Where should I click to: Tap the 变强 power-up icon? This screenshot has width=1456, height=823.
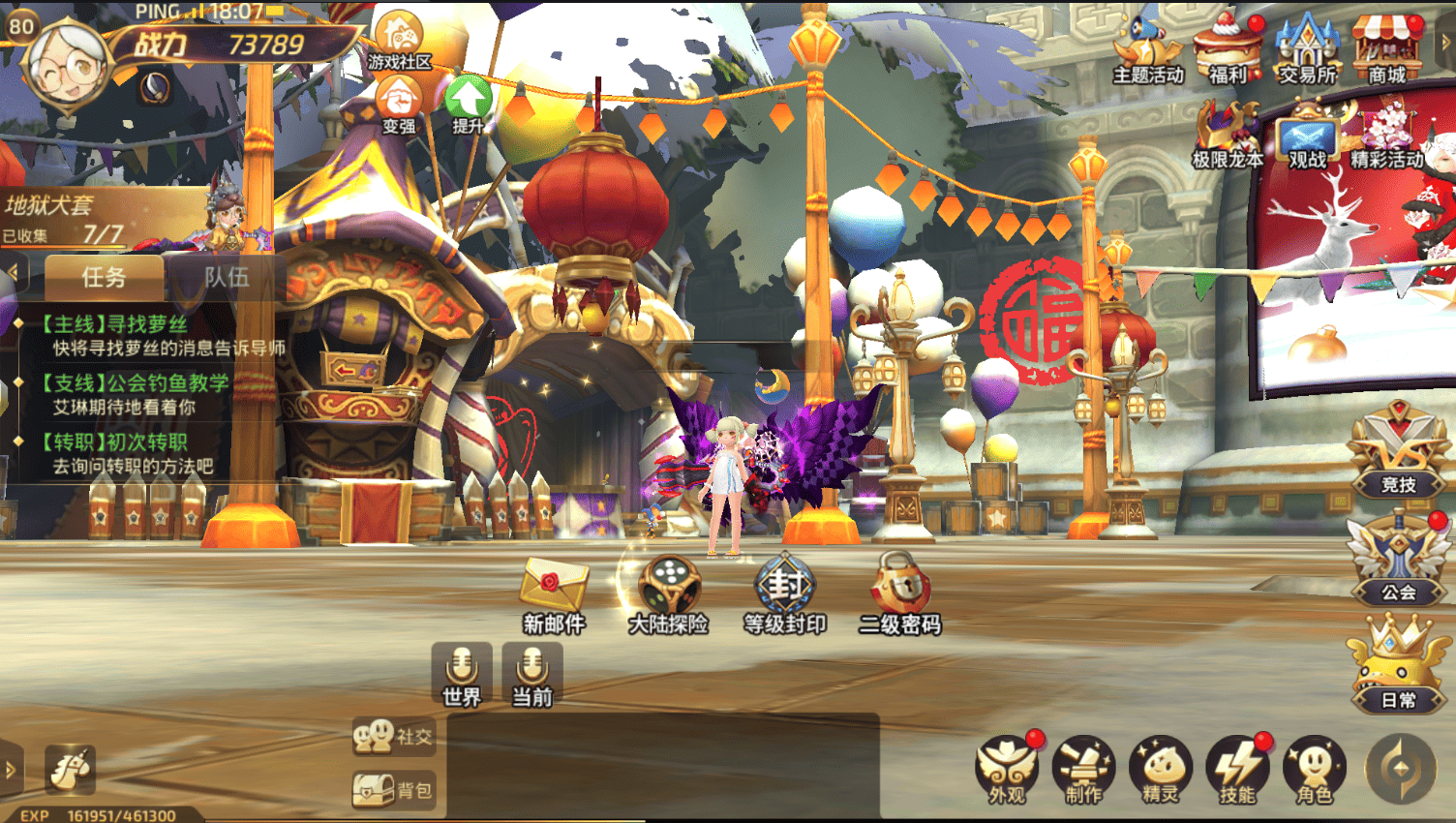coord(398,103)
